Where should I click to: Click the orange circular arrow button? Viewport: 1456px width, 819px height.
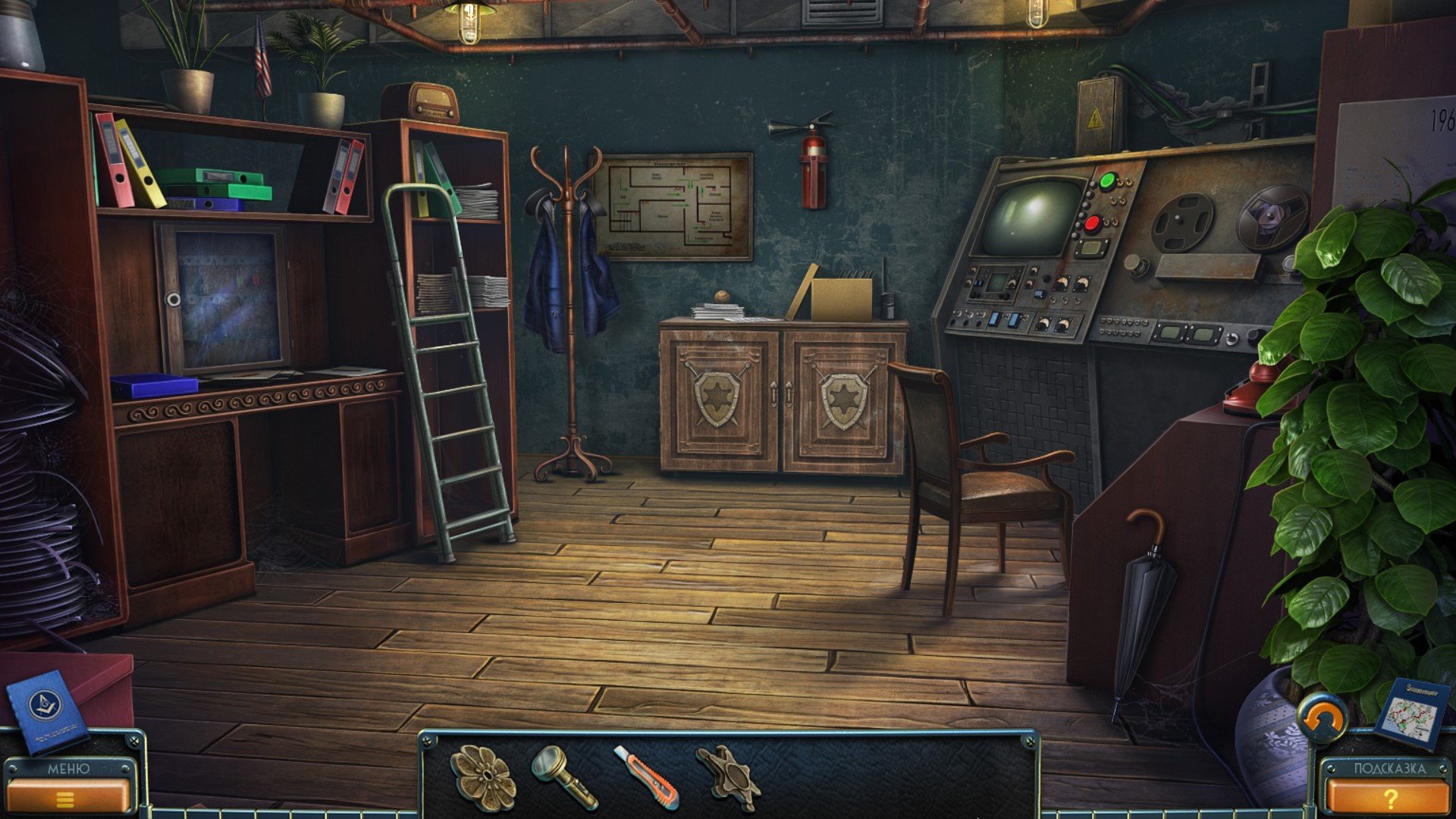(x=1322, y=717)
